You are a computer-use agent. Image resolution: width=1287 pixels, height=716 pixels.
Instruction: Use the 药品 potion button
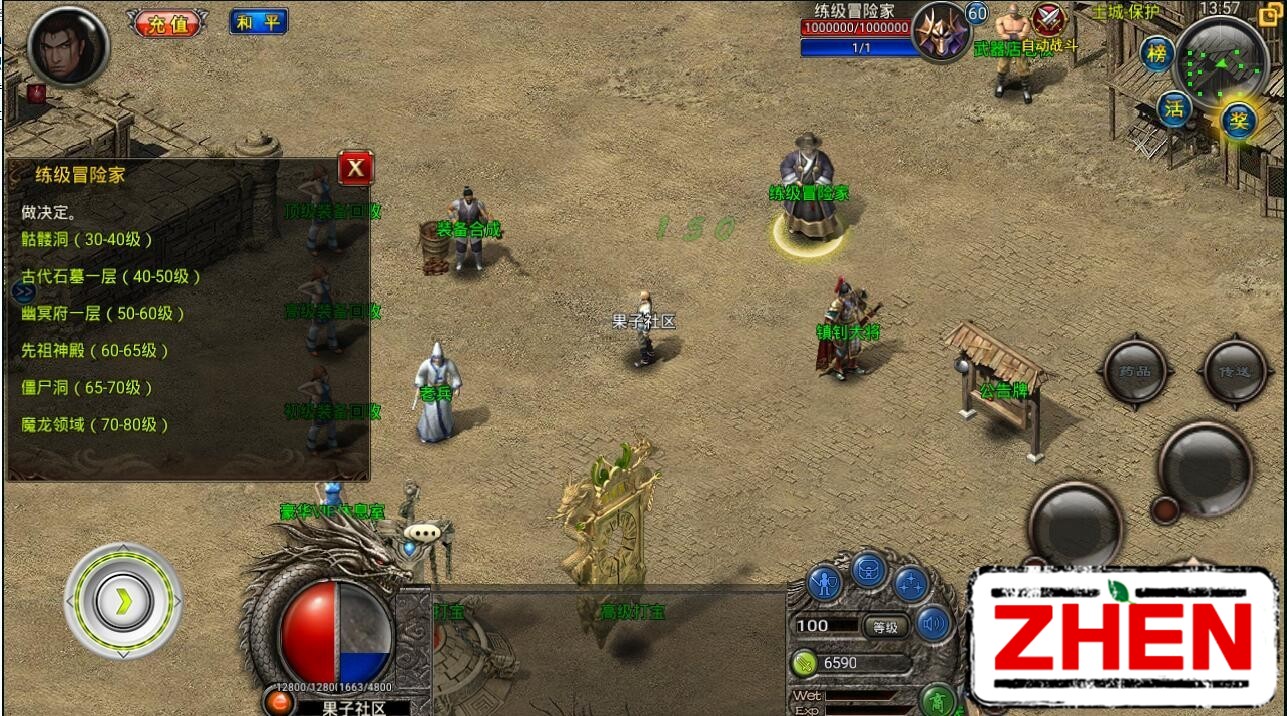tap(1134, 372)
